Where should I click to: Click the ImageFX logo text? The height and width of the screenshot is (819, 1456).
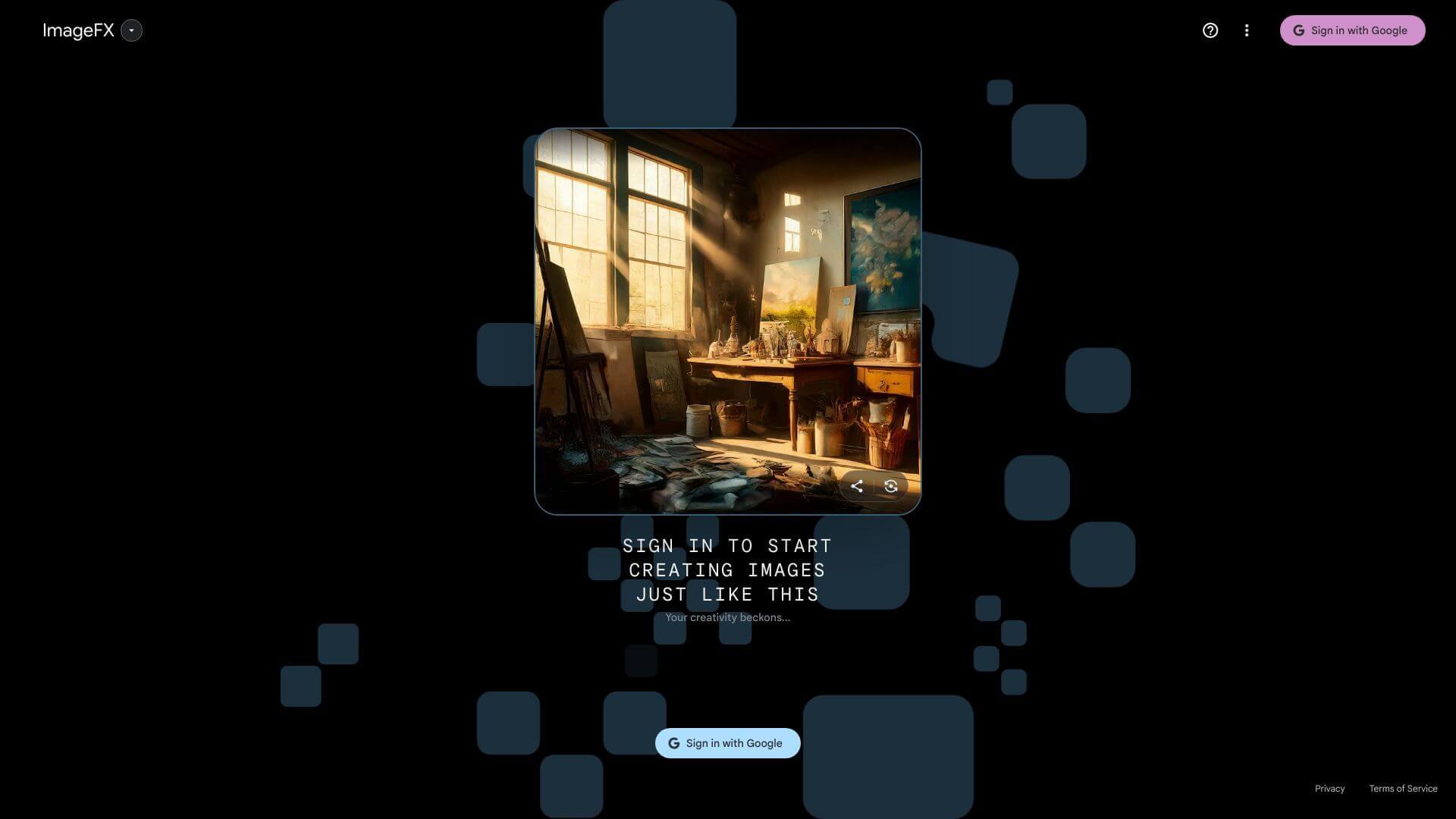tap(79, 30)
